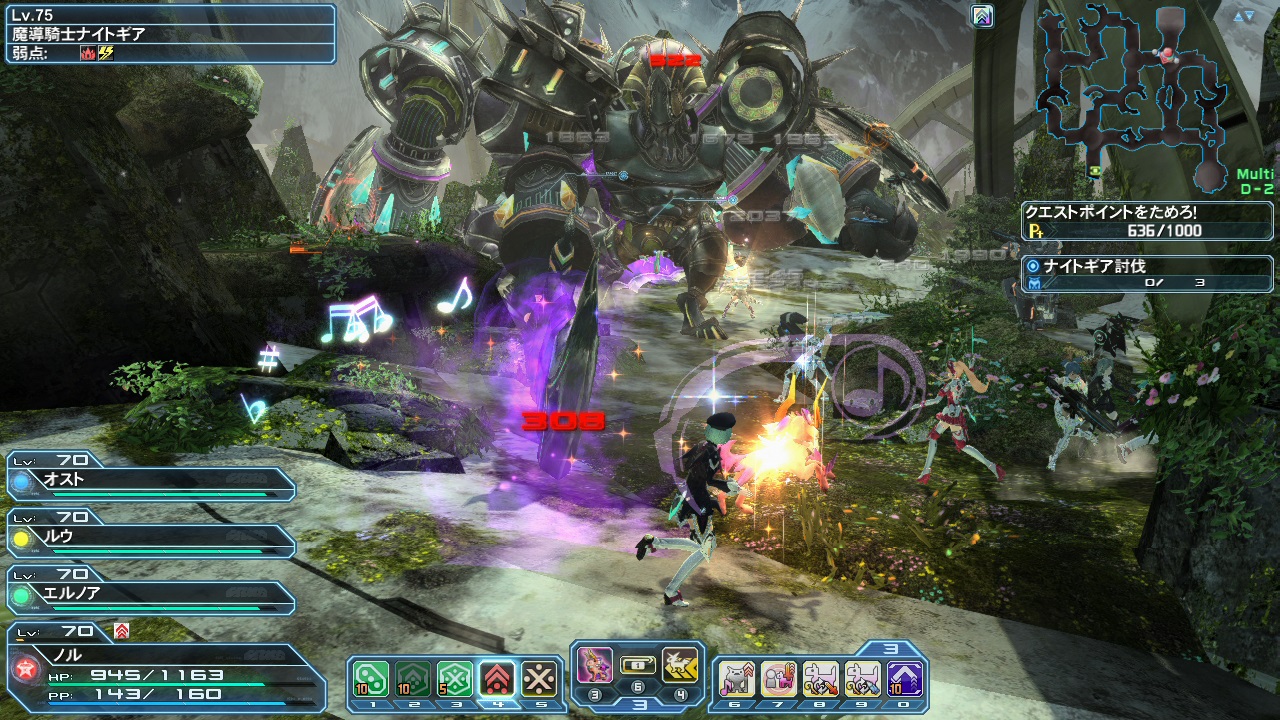Select the pink pet portrait in the weapon palette
The image size is (1280, 720).
coord(595,665)
